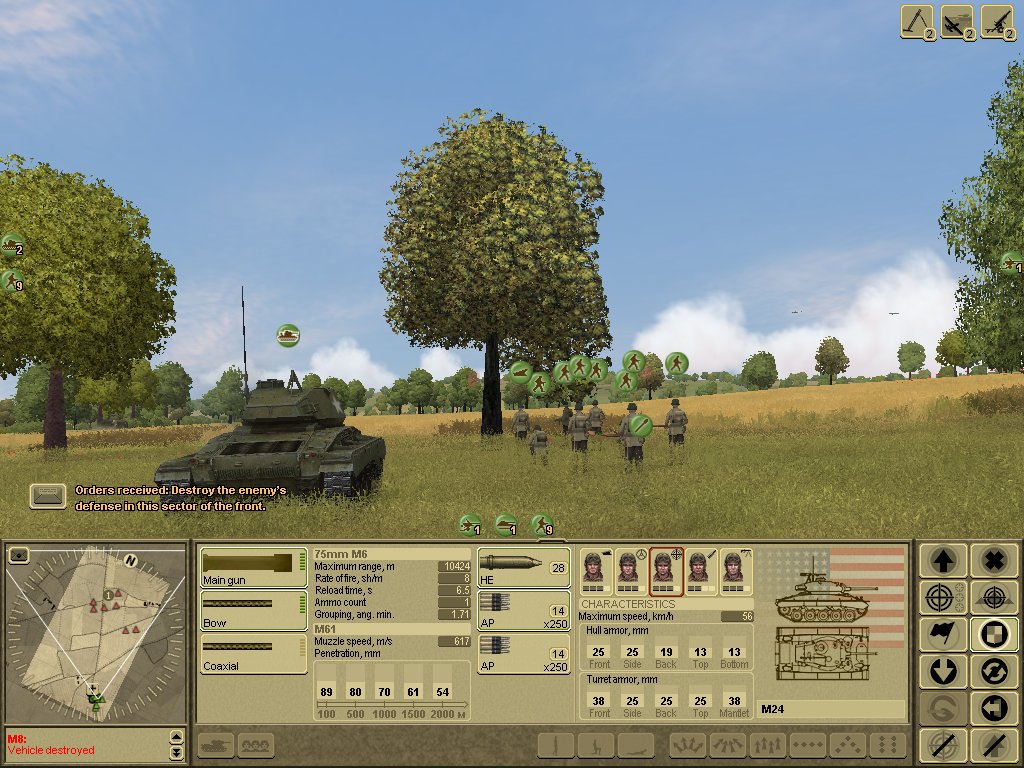
Task: Select the Bow machine gun
Action: (x=253, y=610)
